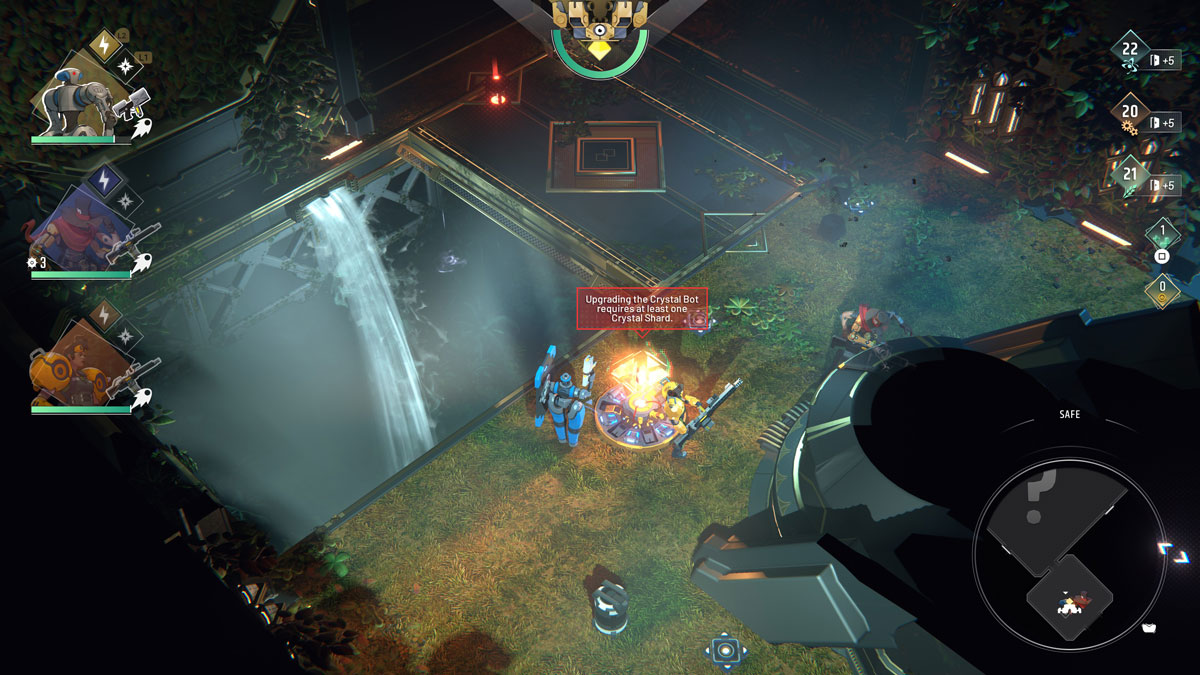The image size is (1200, 675).
Task: Click the science resource counter showing 22
Action: click(x=1131, y=52)
